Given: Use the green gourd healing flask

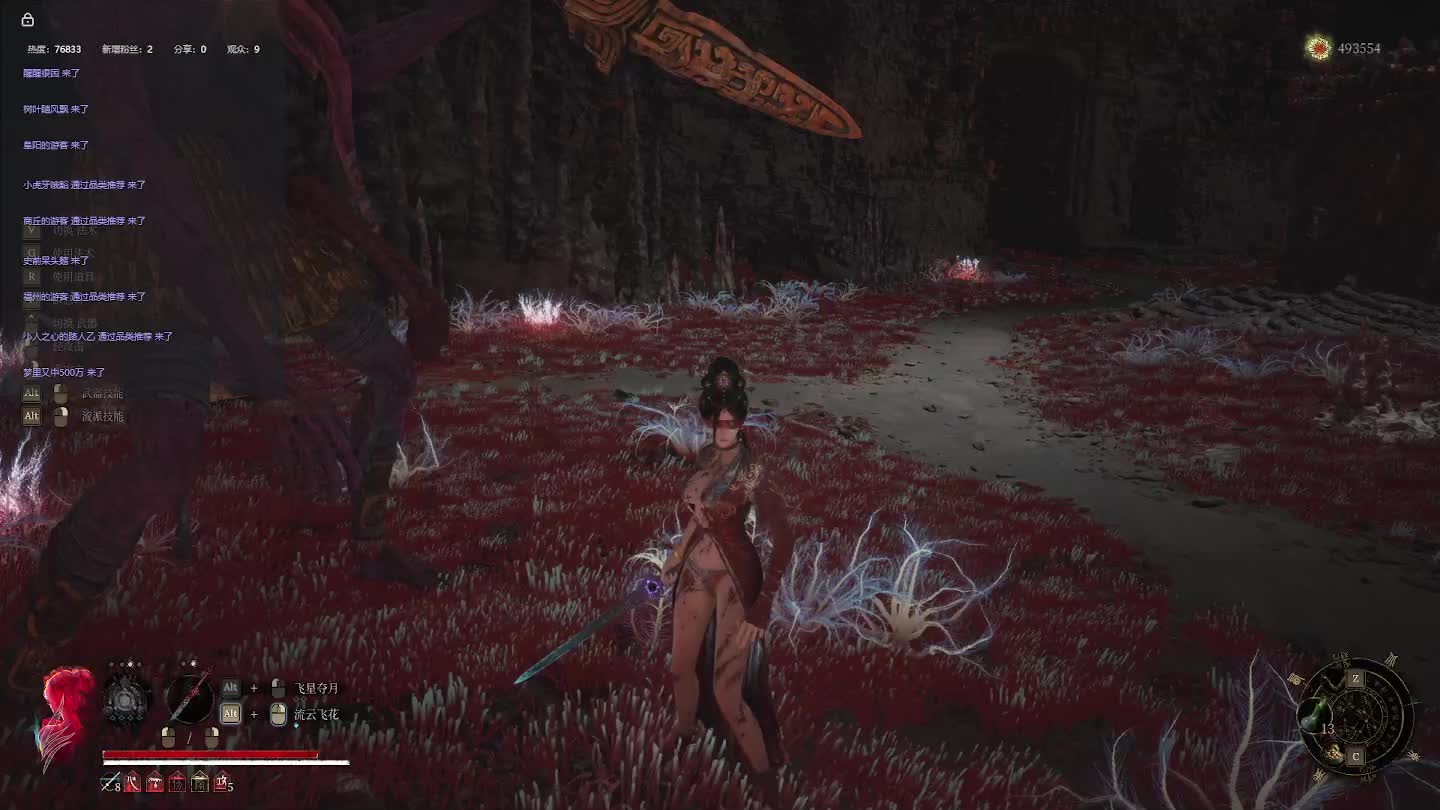Looking at the screenshot, I should [x=1314, y=716].
